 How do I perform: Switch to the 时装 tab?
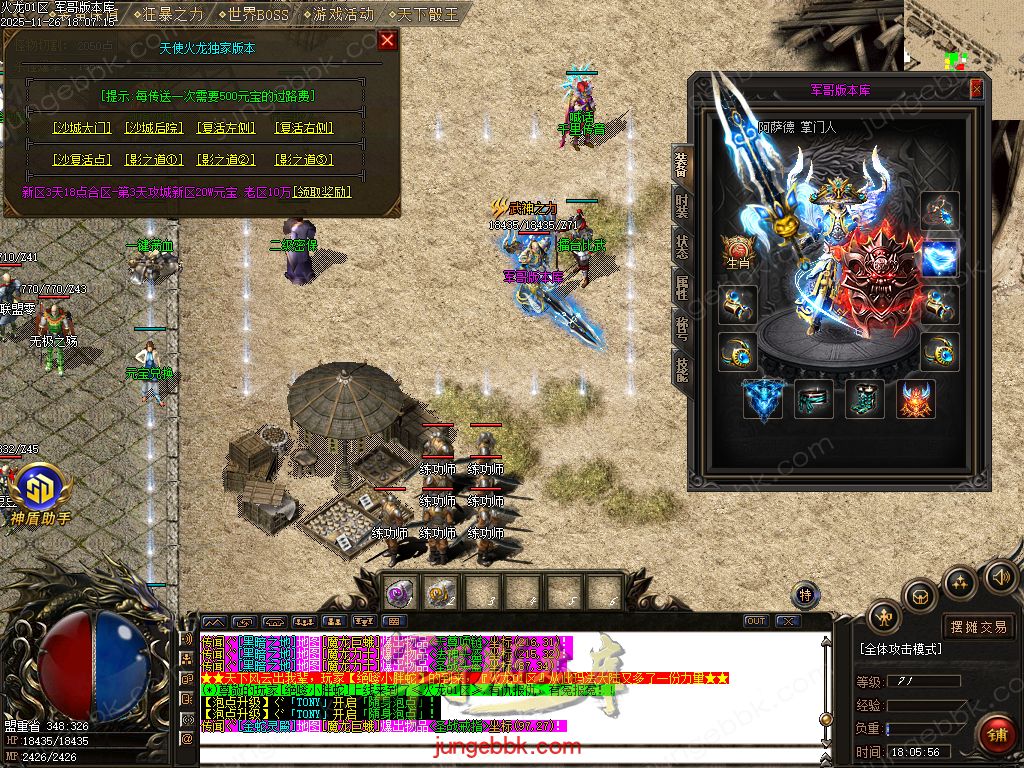point(680,205)
